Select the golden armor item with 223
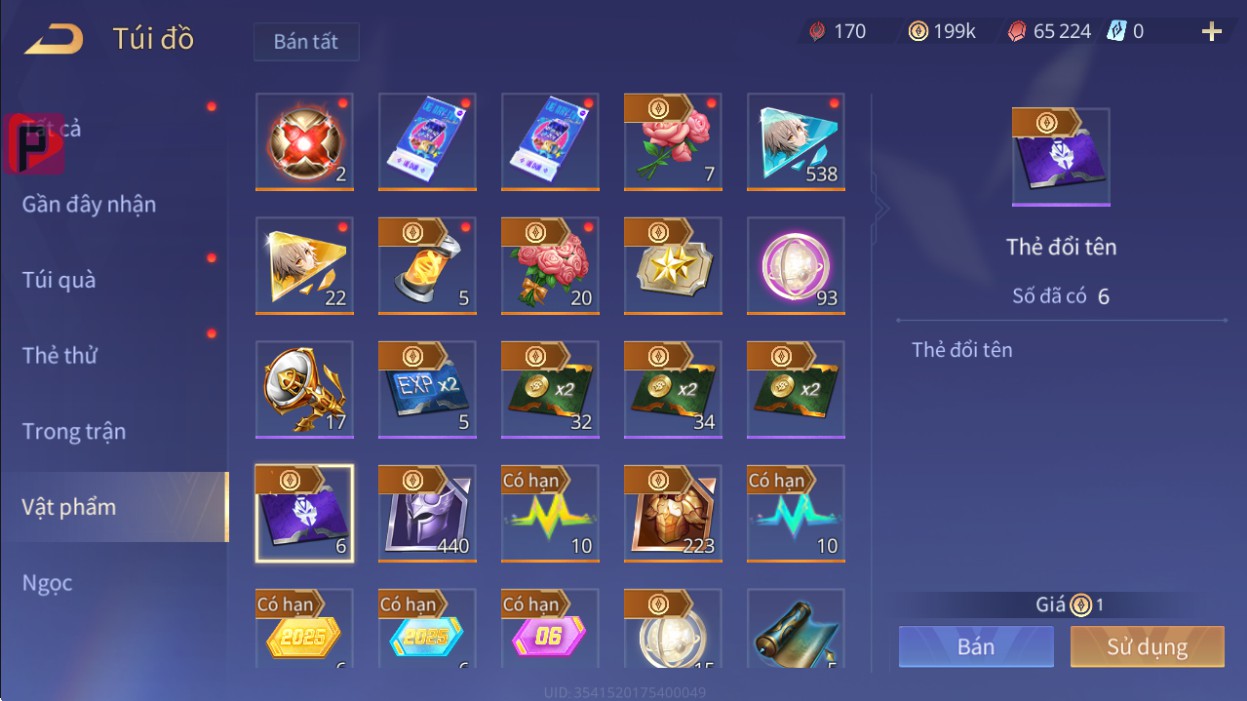Screen dimensions: 1247x701 (673, 513)
